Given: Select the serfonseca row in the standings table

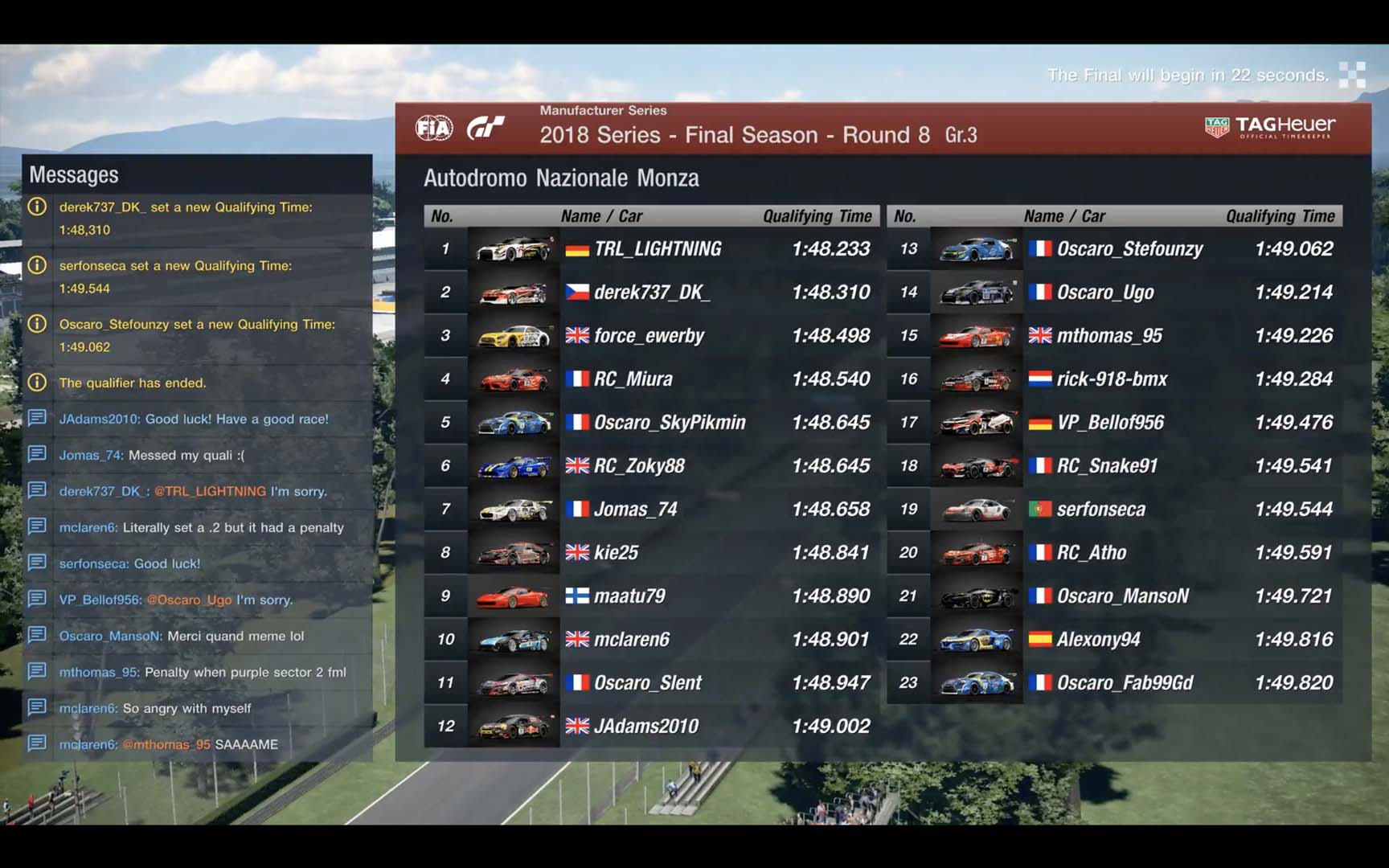Looking at the screenshot, I should tap(1100, 510).
